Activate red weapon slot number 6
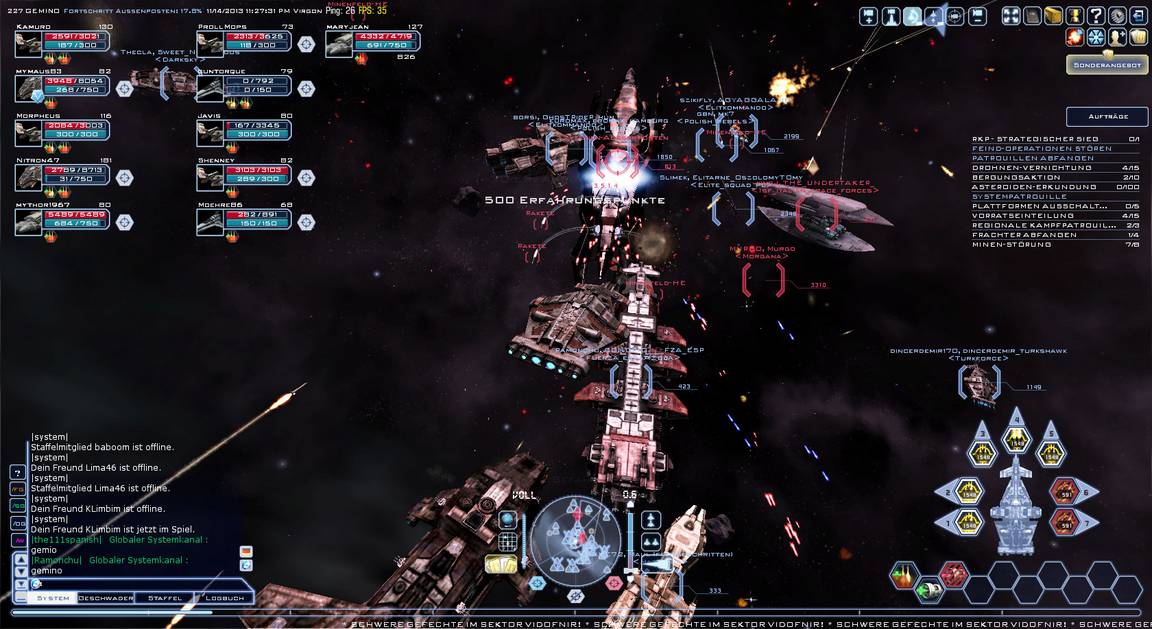This screenshot has width=1152, height=629. point(1063,490)
